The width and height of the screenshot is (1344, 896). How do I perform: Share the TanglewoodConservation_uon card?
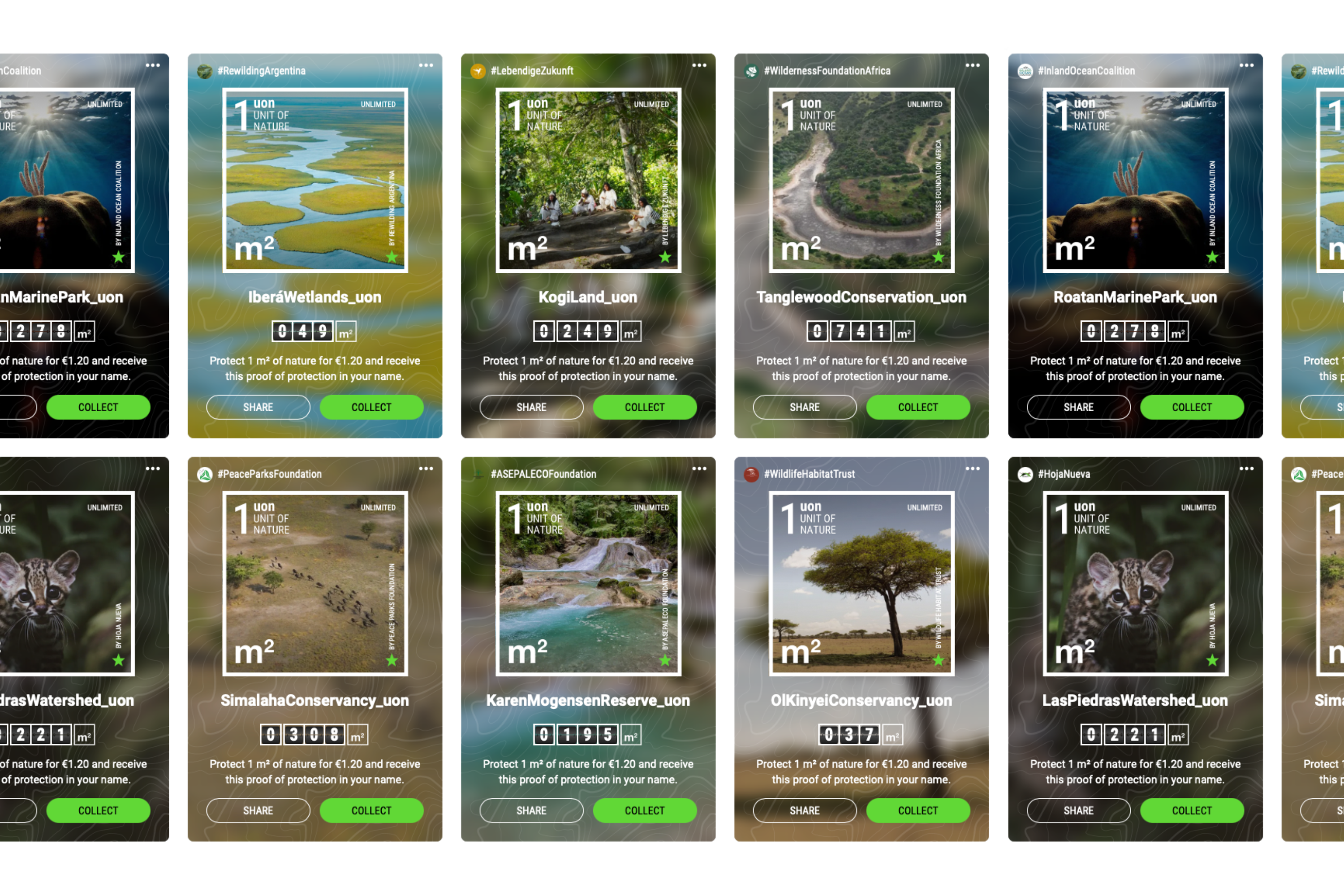click(805, 407)
